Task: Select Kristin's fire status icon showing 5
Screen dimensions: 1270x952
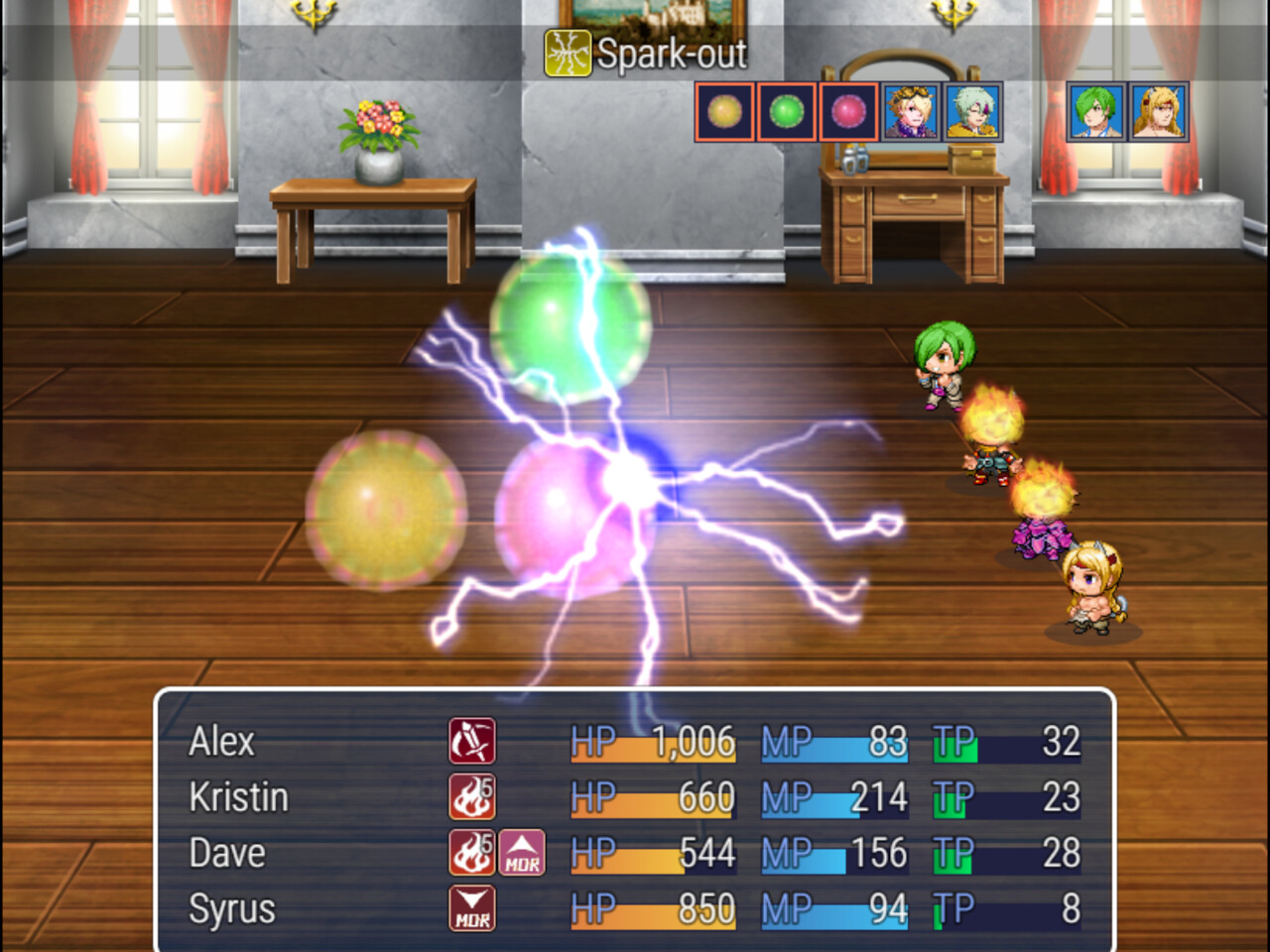Action: pos(471,796)
